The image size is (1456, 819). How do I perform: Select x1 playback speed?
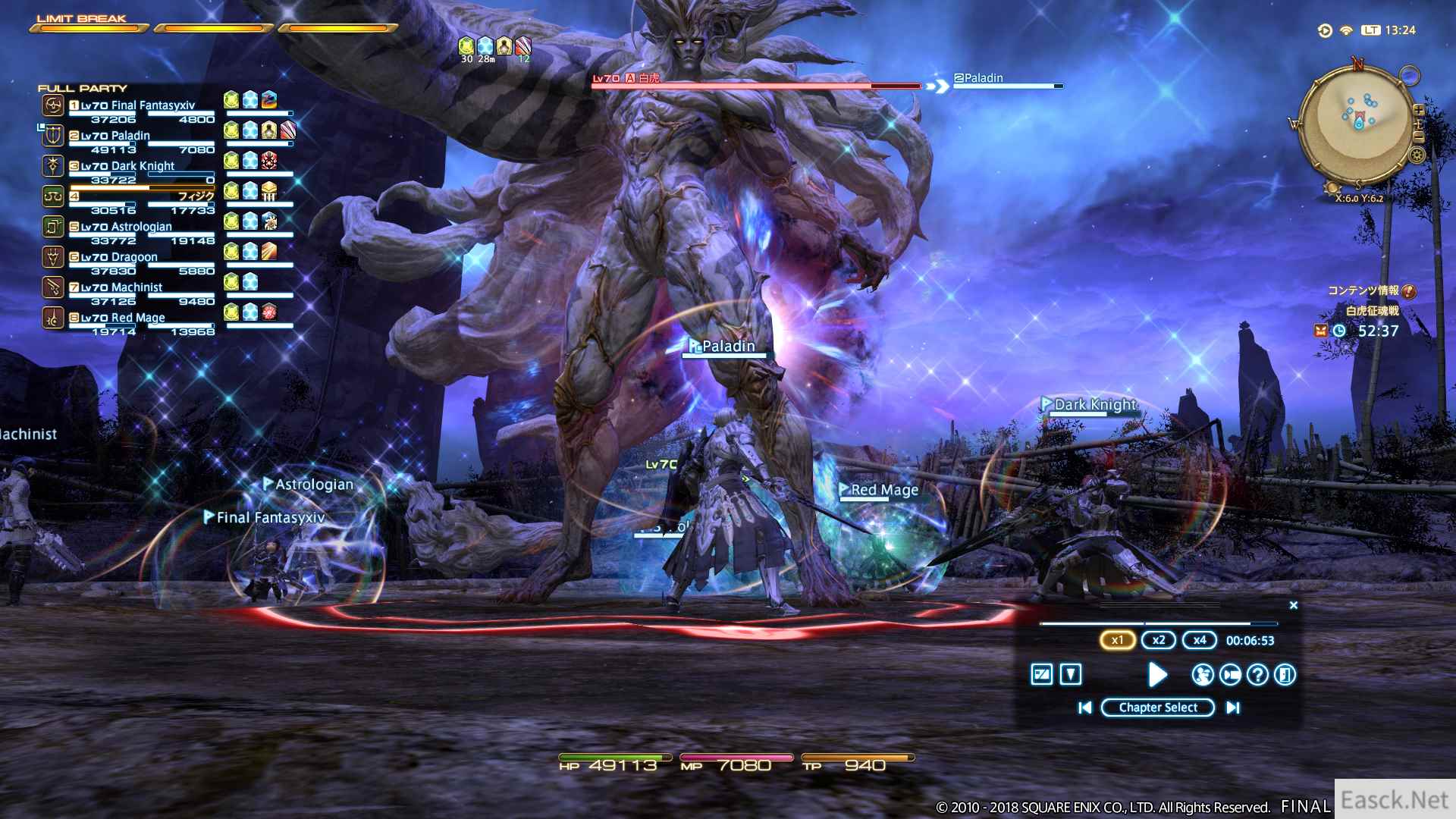(1117, 640)
